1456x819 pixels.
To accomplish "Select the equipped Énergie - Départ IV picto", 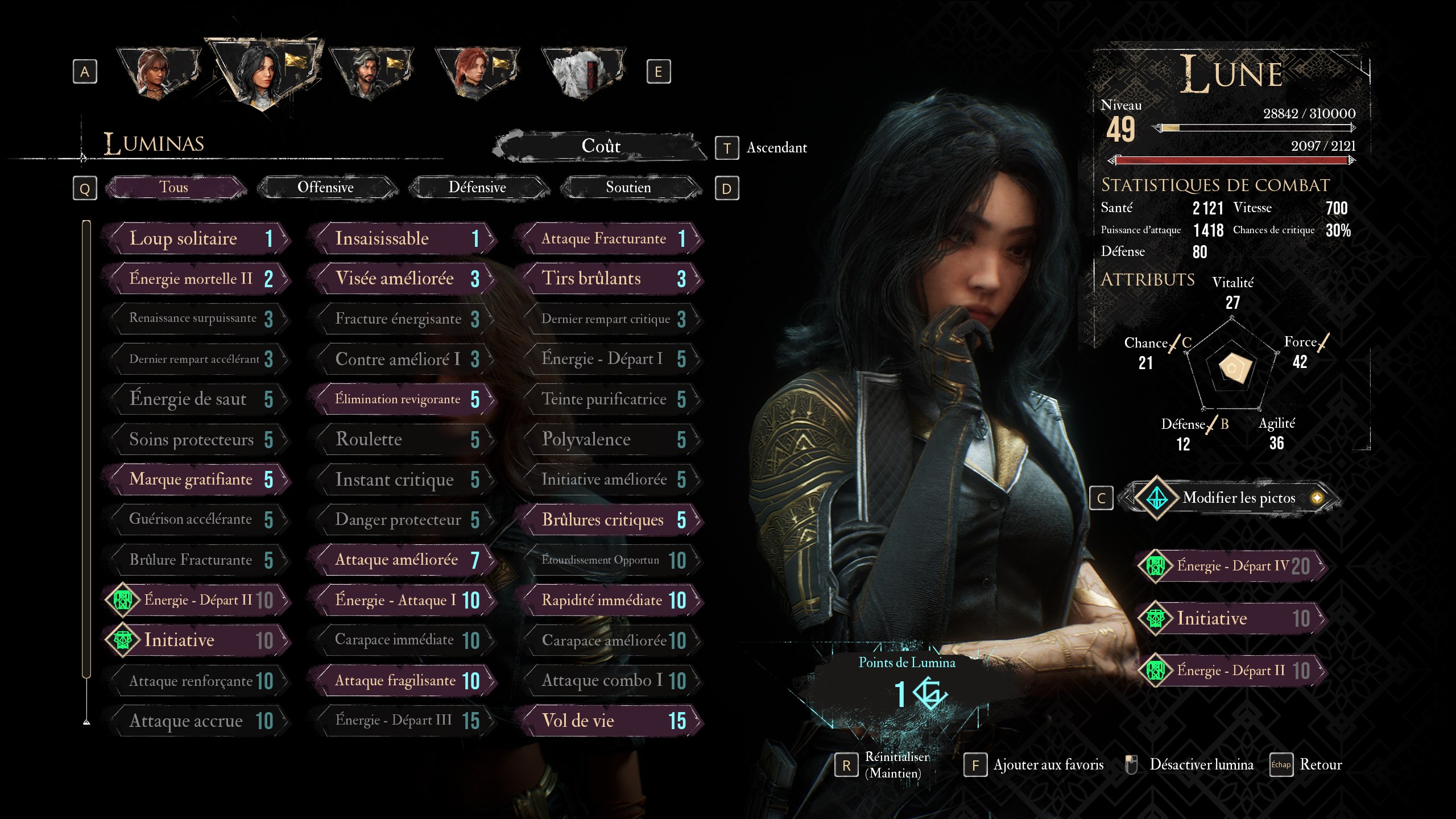I will (1232, 566).
